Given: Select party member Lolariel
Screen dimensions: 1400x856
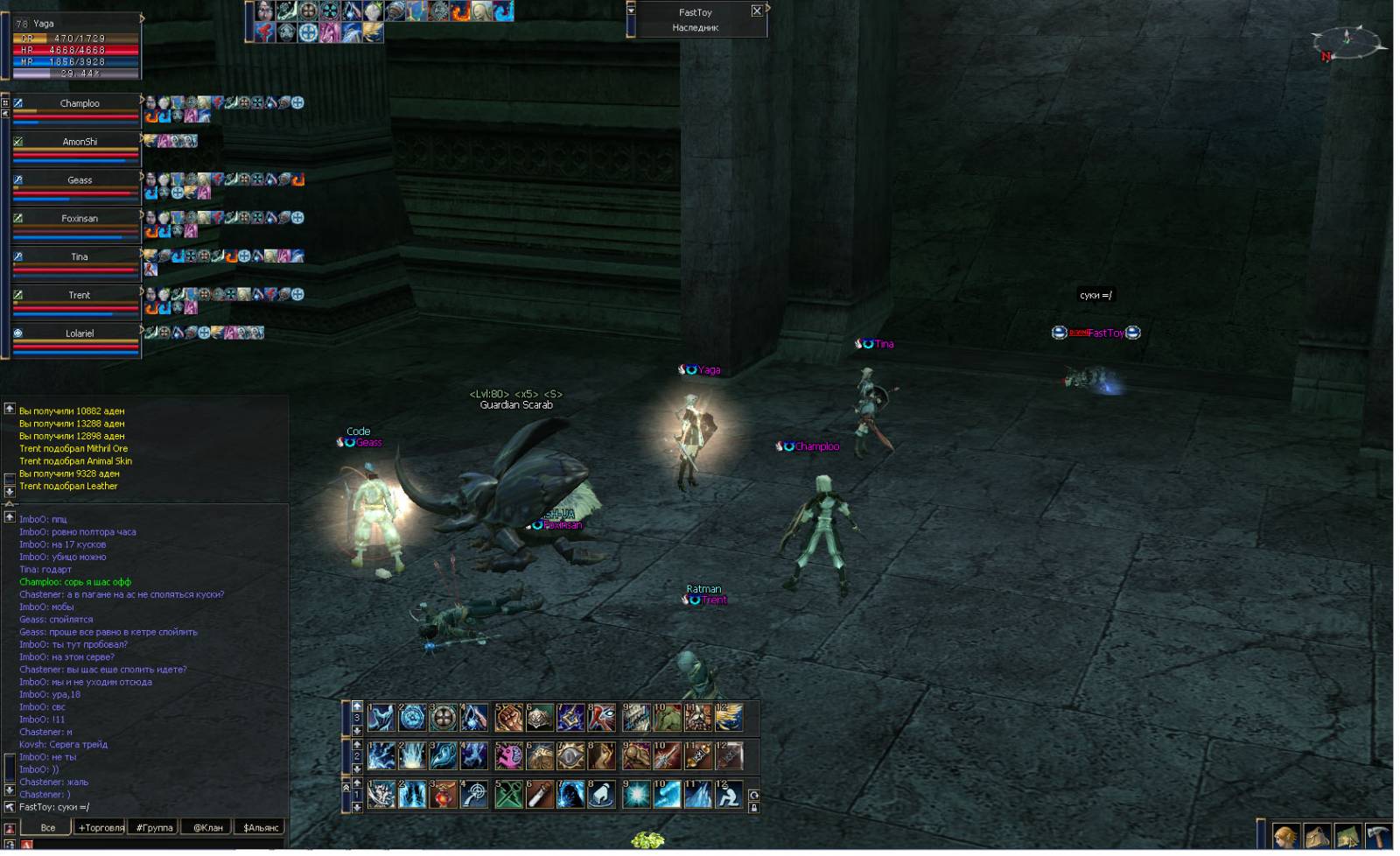Looking at the screenshot, I should pyautogui.click(x=79, y=333).
